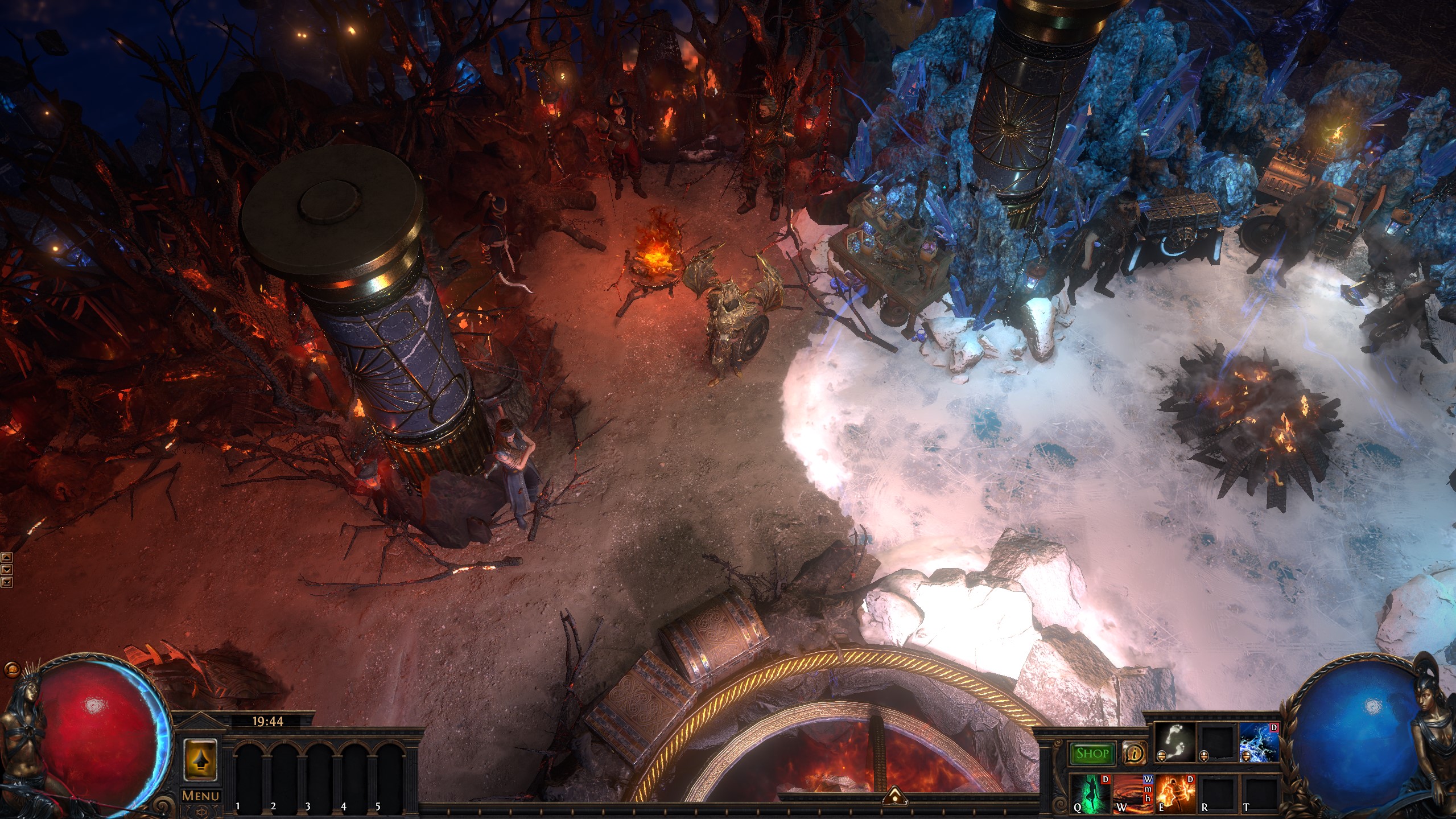Open the Menu button
The width and height of the screenshot is (1456, 819).
click(201, 796)
